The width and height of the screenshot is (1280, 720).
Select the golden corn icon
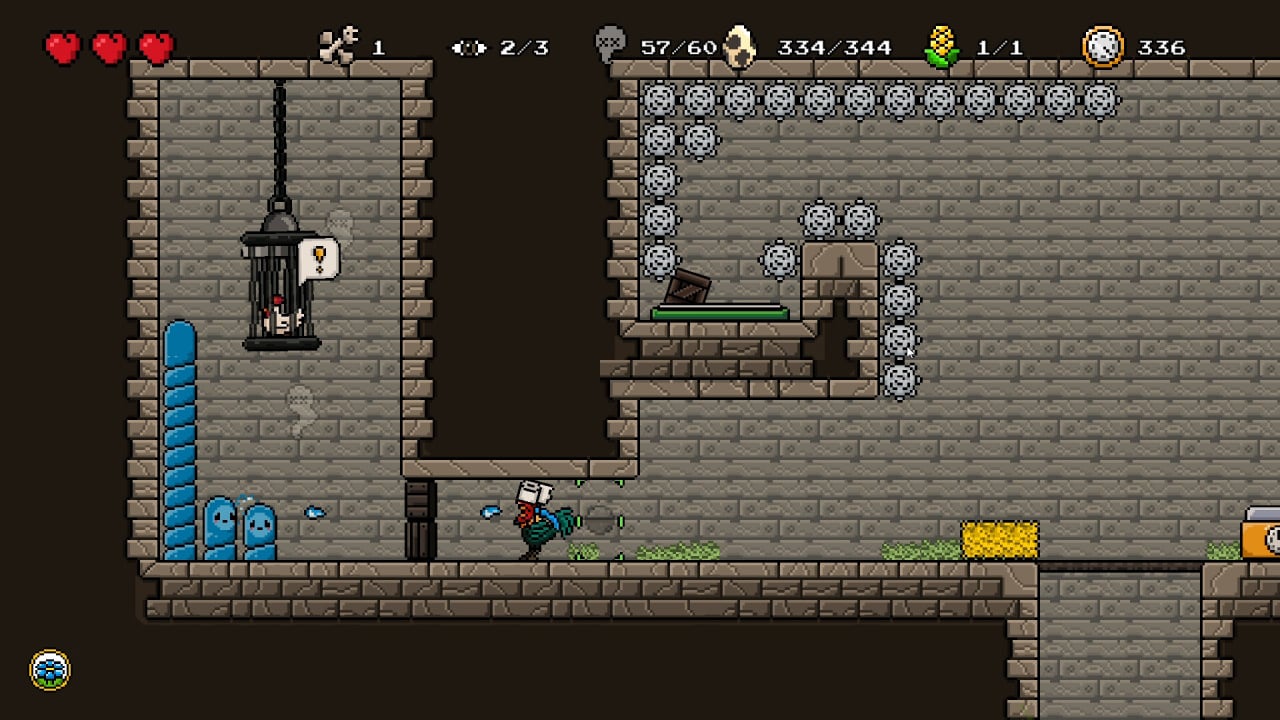(x=940, y=46)
